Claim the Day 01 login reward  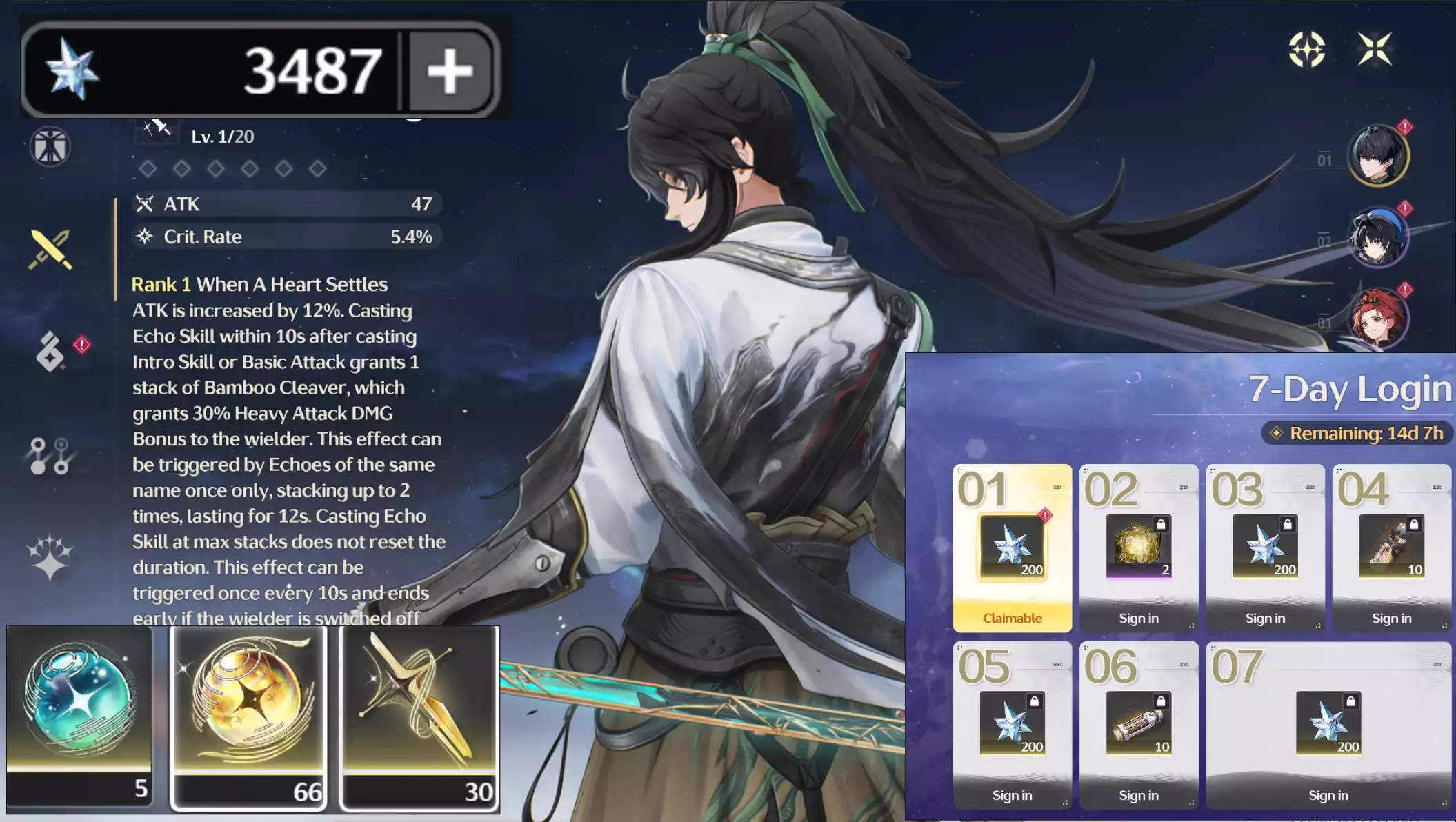tap(1012, 548)
